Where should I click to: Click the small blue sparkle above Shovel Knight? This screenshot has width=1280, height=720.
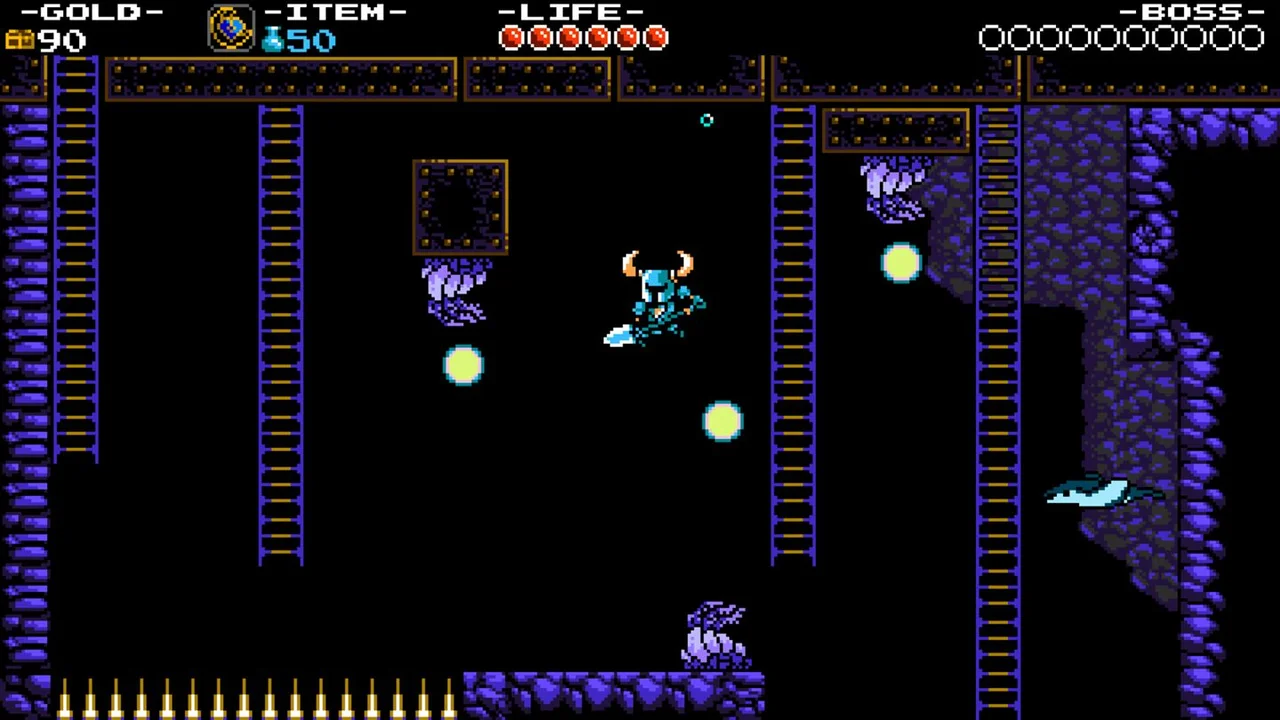708,120
